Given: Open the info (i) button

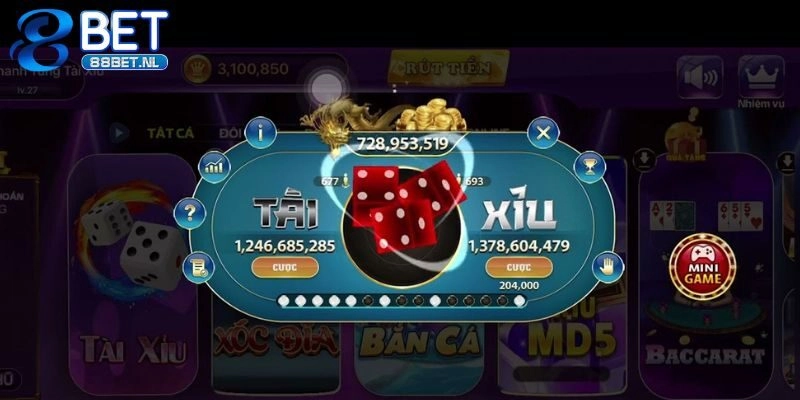Looking at the screenshot, I should (x=261, y=130).
